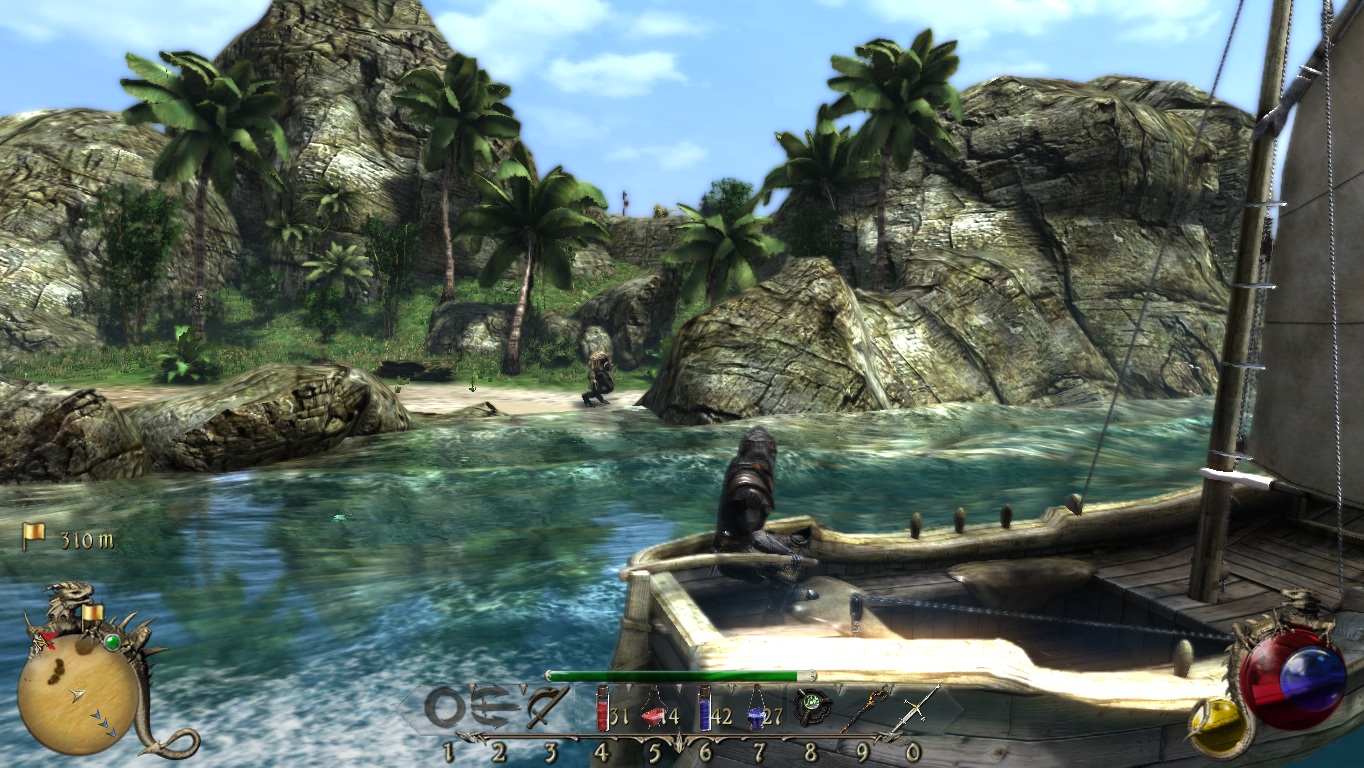
Task: Drink the blue mana vial with 42
Action: coord(704,709)
